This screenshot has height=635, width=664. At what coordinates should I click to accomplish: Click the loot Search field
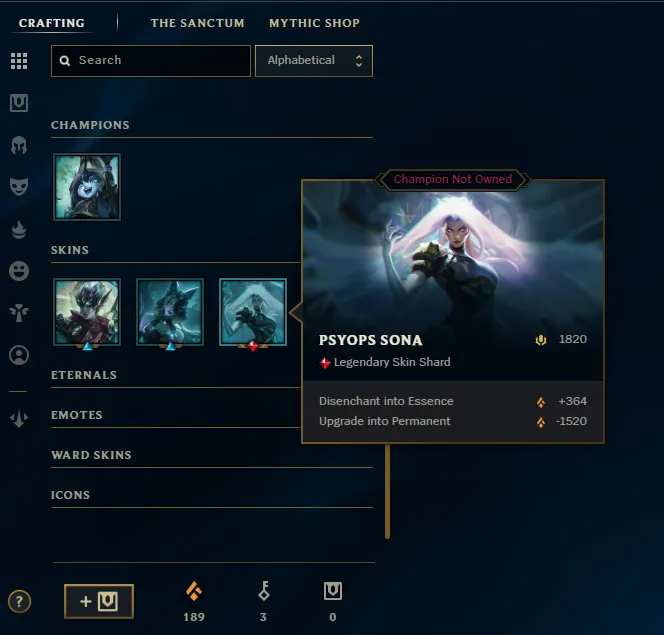click(x=151, y=61)
